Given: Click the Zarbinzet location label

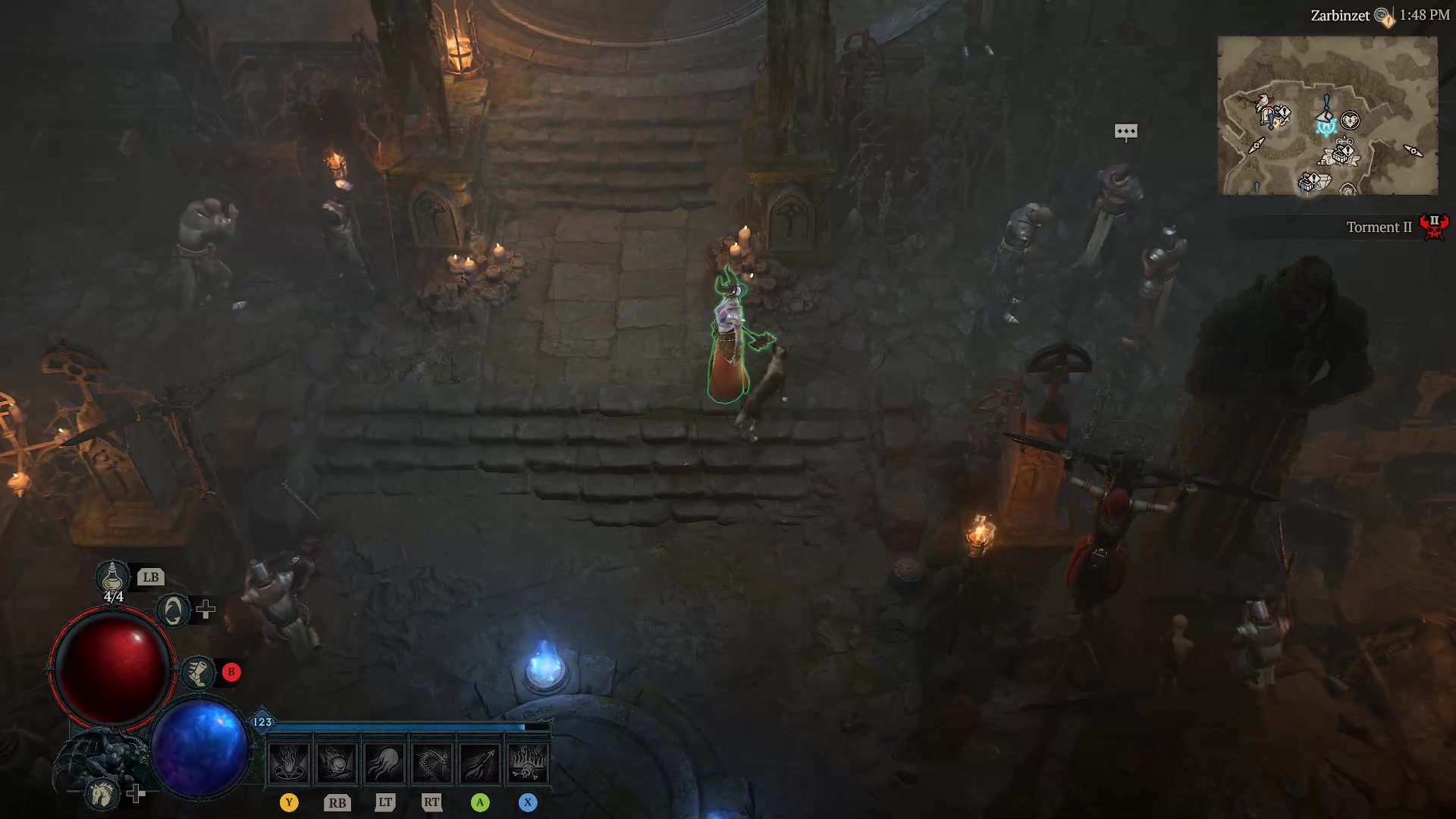Looking at the screenshot, I should click(1341, 14).
